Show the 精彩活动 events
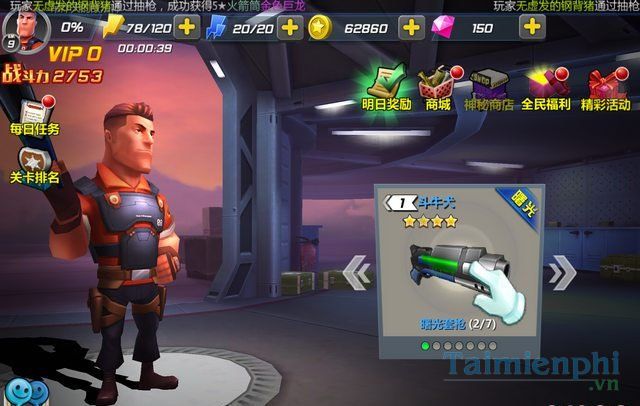 (606, 84)
